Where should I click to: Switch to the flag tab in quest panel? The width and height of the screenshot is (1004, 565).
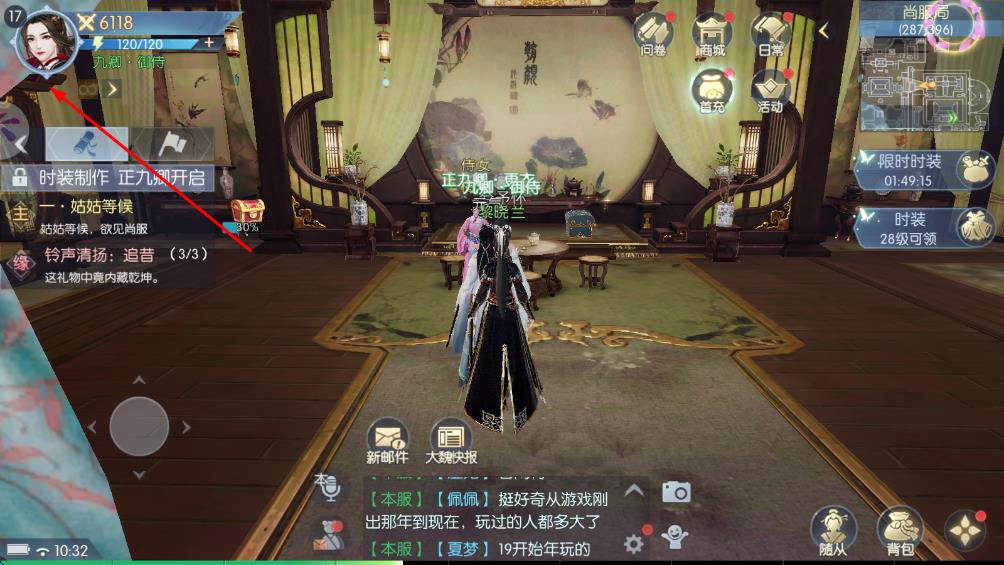171,145
